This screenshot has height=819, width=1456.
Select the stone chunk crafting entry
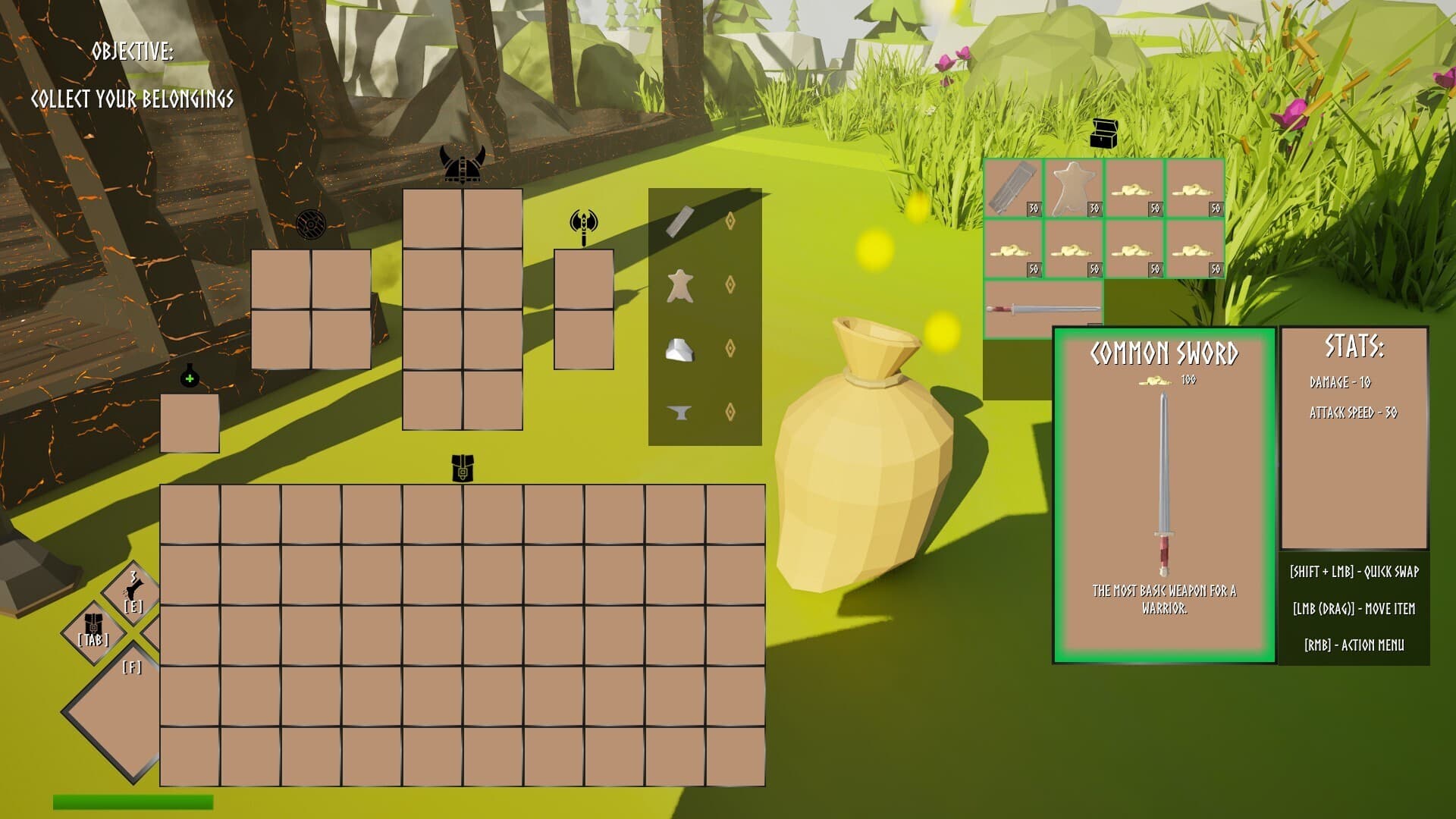pyautogui.click(x=679, y=350)
